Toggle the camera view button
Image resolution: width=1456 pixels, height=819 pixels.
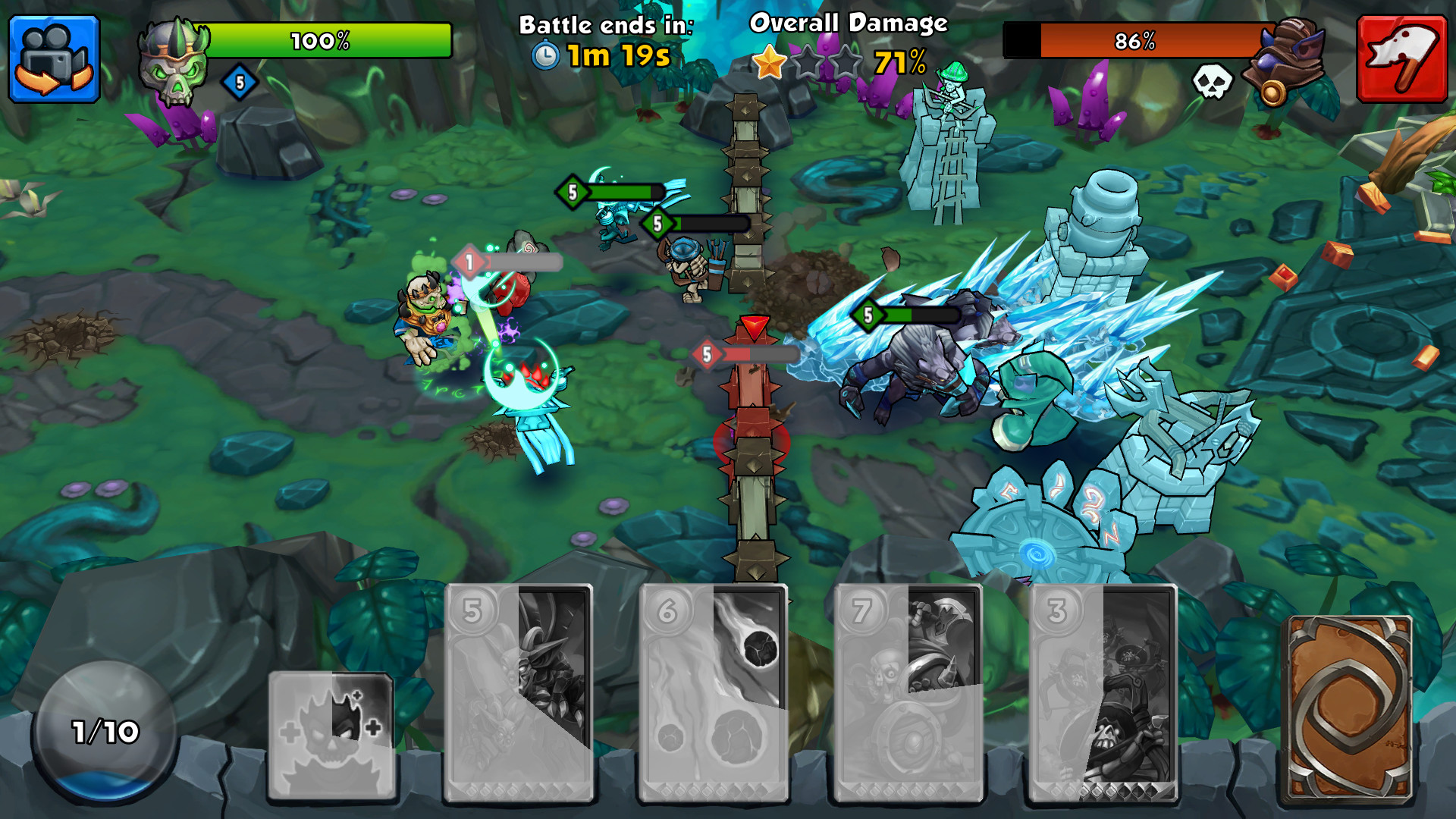pos(54,59)
